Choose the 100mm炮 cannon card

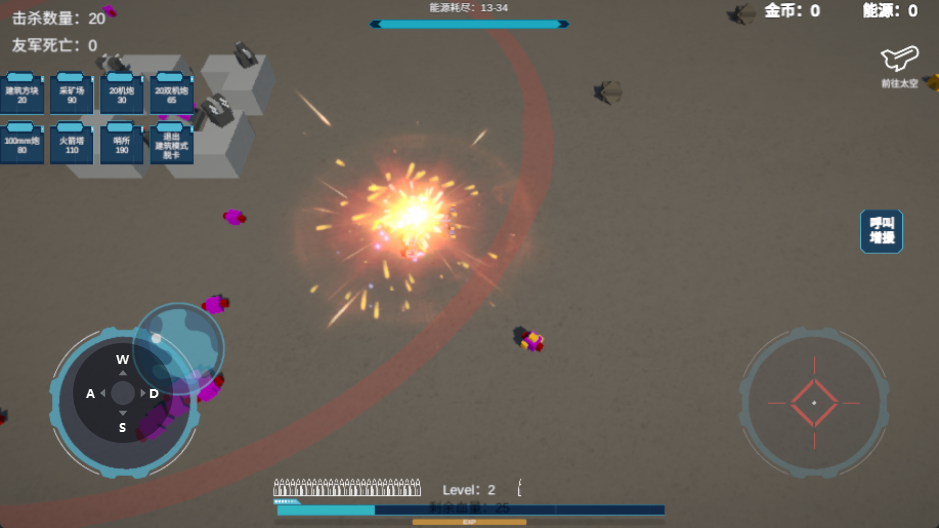point(22,144)
